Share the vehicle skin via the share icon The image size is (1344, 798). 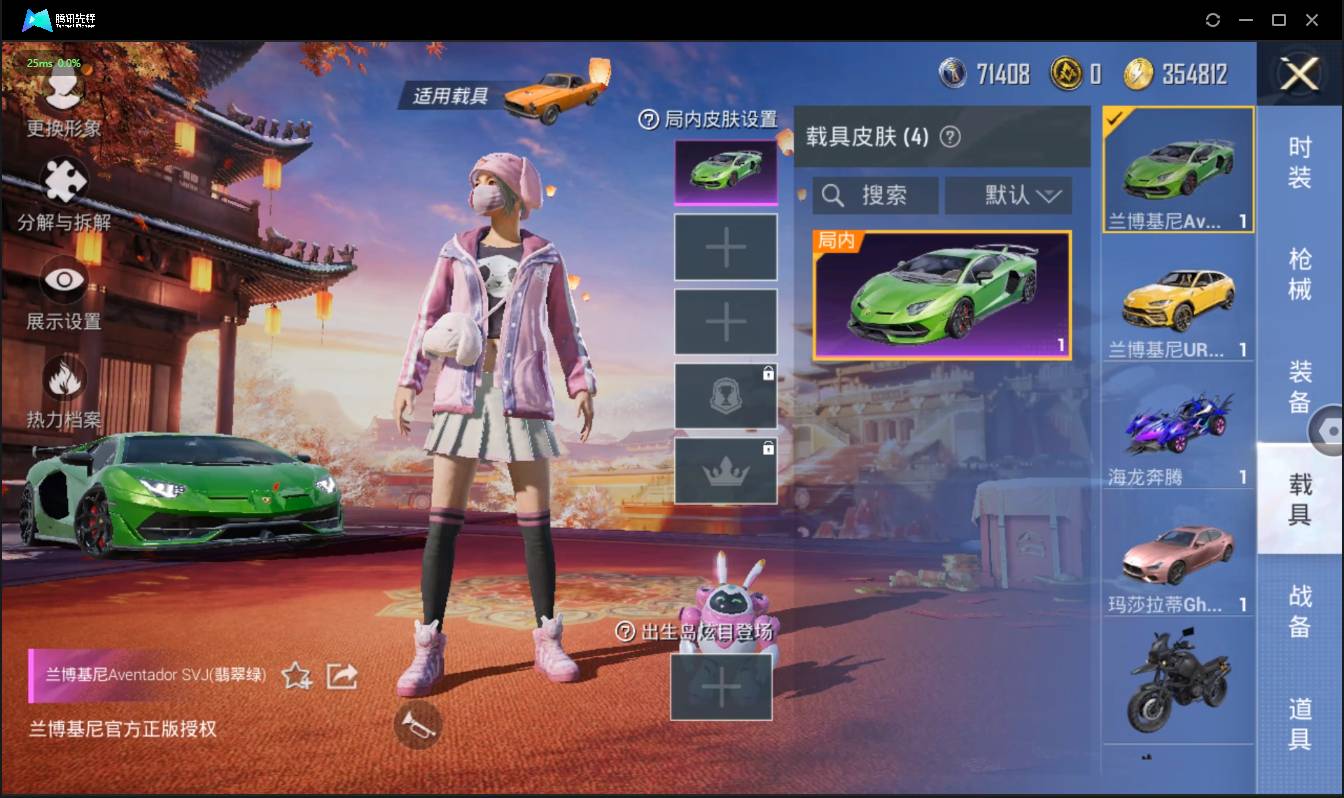point(342,677)
